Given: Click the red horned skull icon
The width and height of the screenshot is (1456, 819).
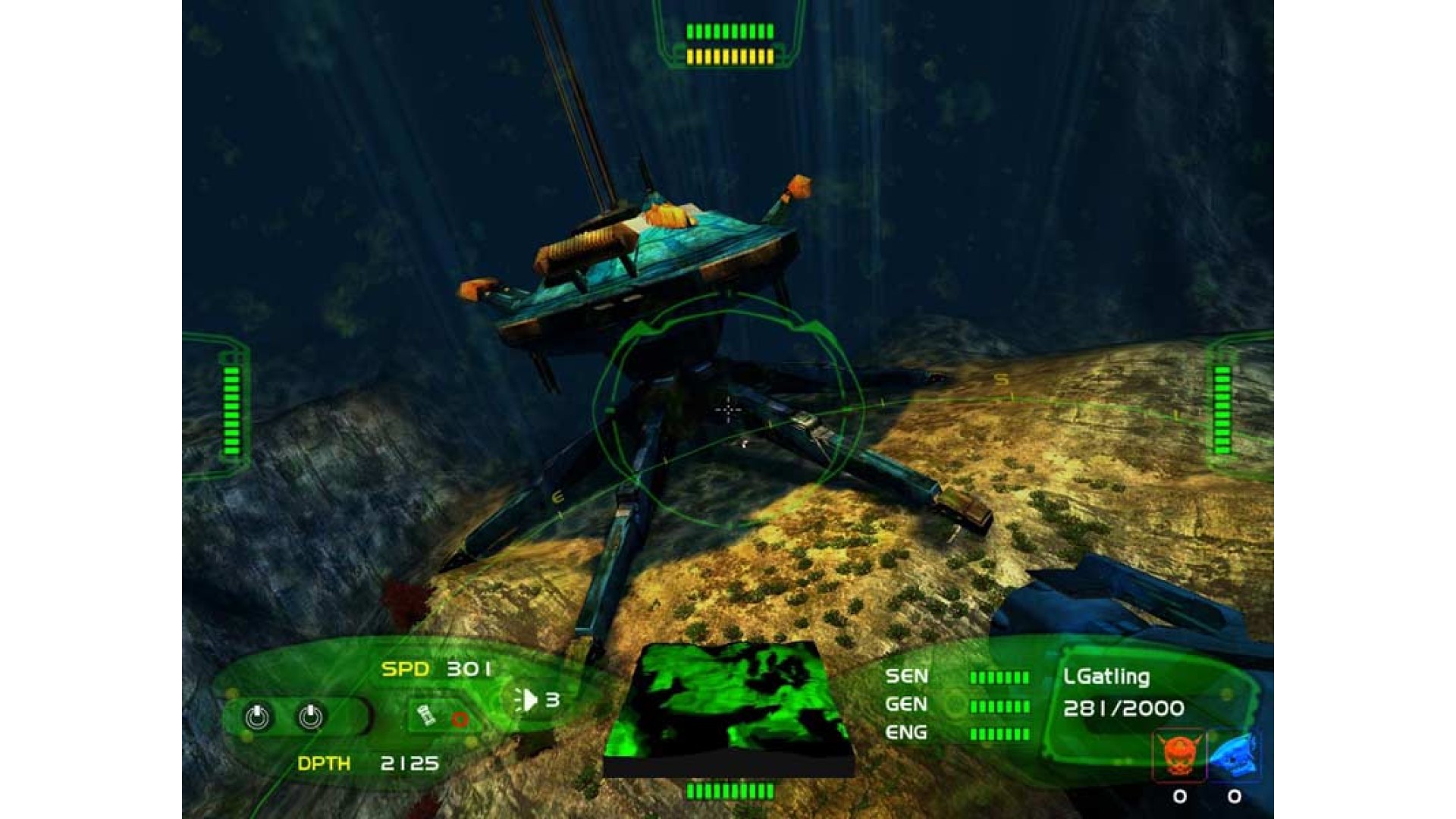Looking at the screenshot, I should tap(1178, 755).
